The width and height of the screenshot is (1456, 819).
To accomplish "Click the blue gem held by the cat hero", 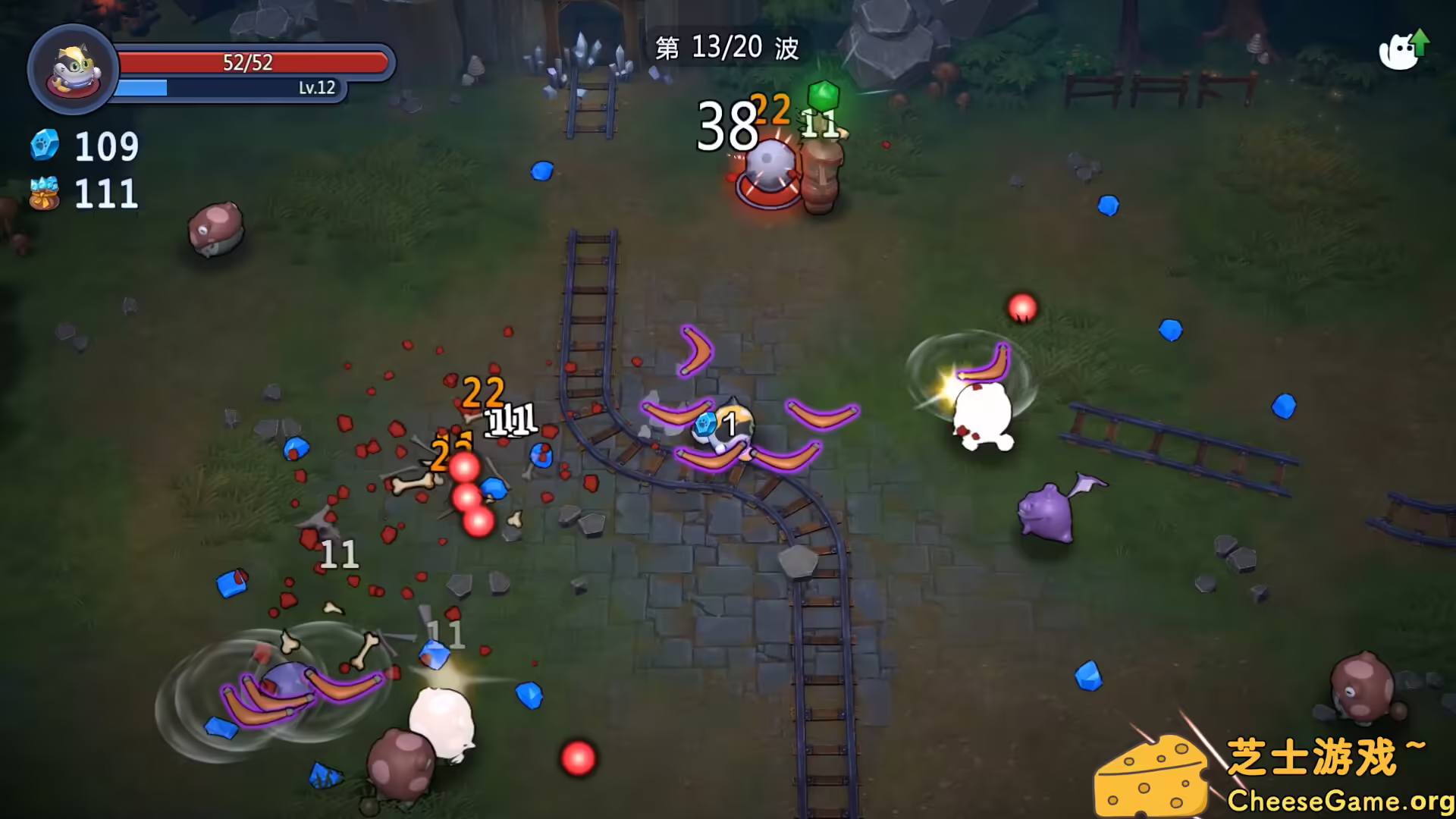I will (706, 427).
